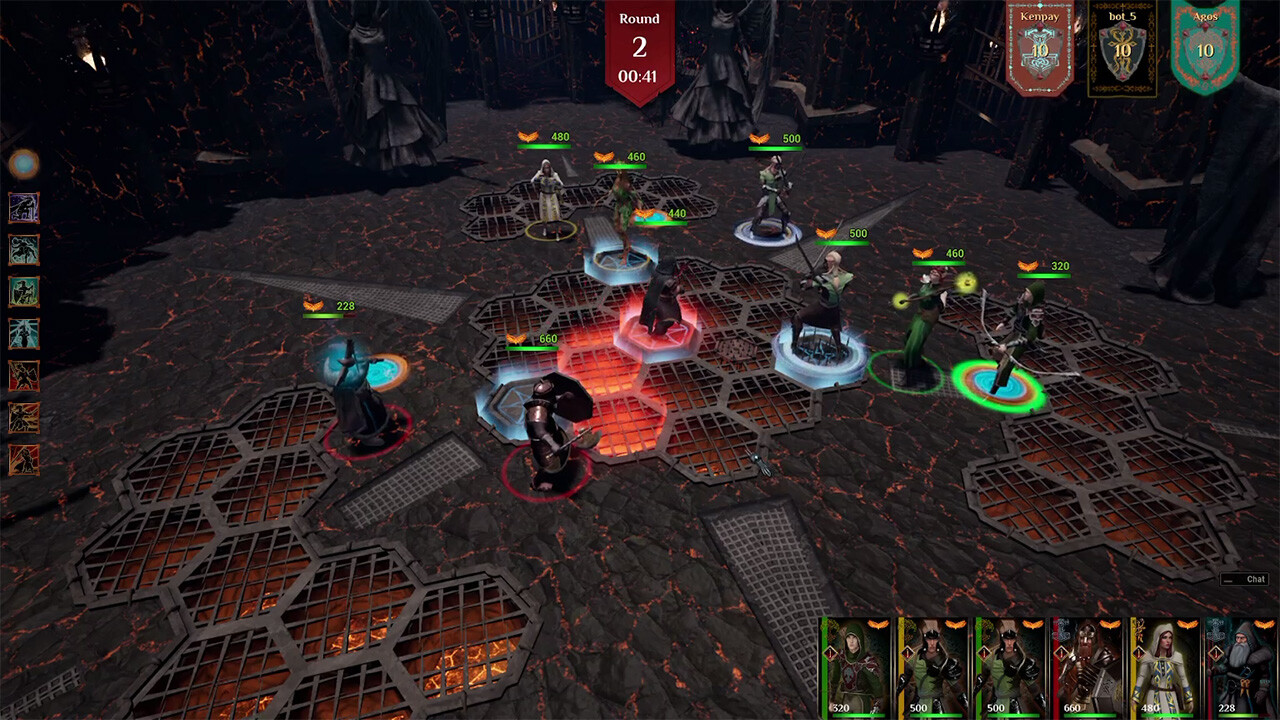This screenshot has width=1280, height=720.
Task: Select the diamond rank badge on the healer card
Action: [1137, 654]
